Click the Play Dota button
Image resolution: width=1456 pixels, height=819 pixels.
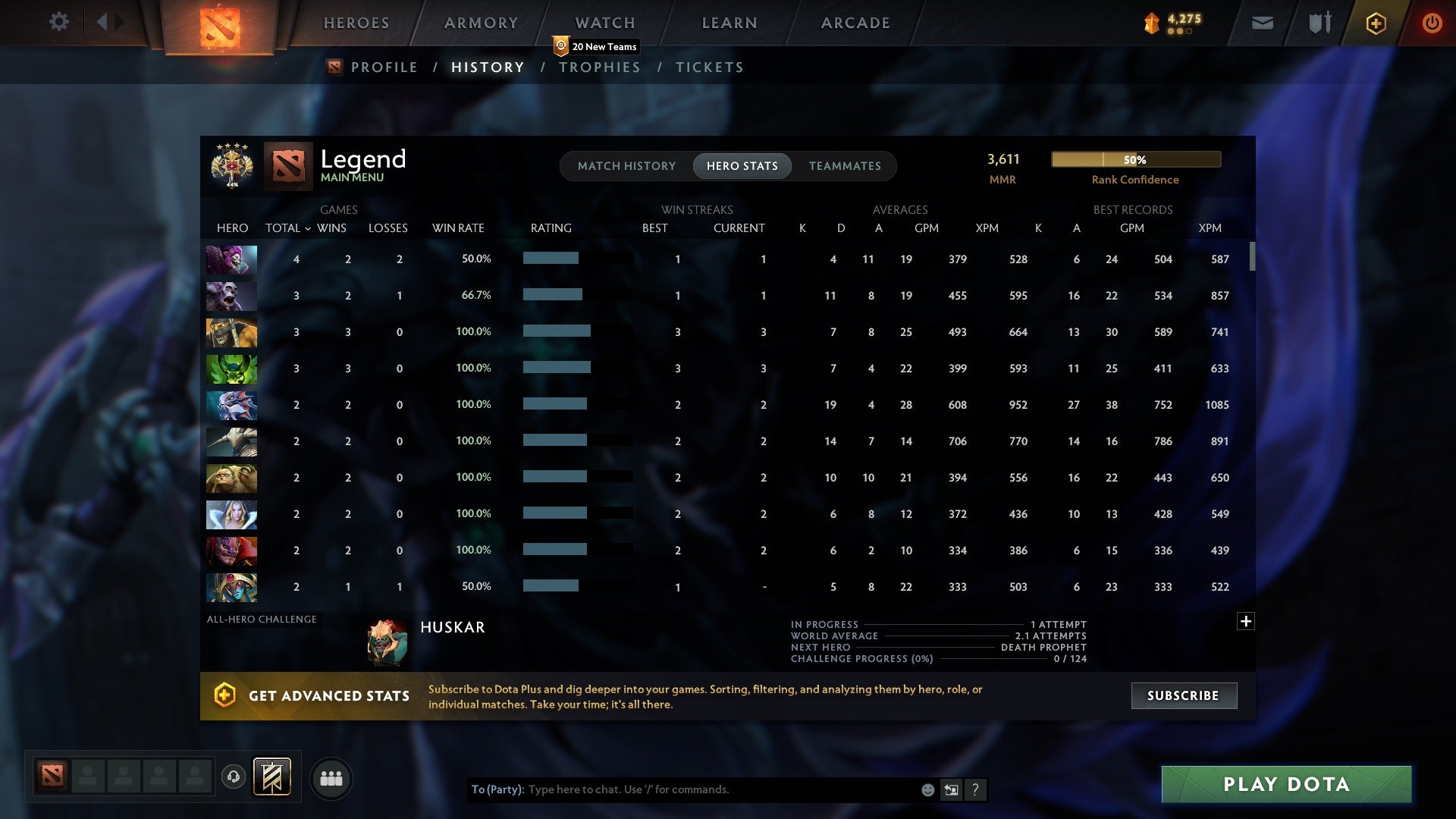[x=1285, y=784]
